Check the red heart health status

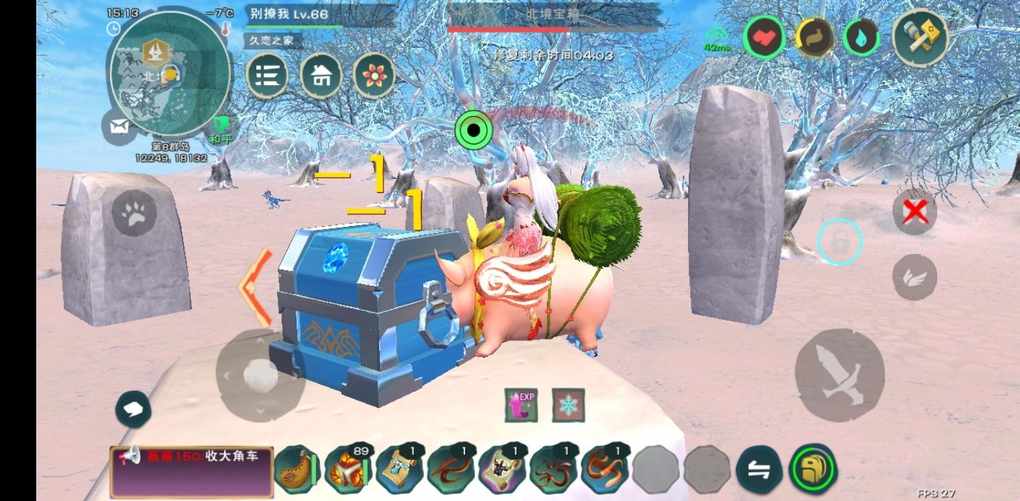pyautogui.click(x=765, y=38)
